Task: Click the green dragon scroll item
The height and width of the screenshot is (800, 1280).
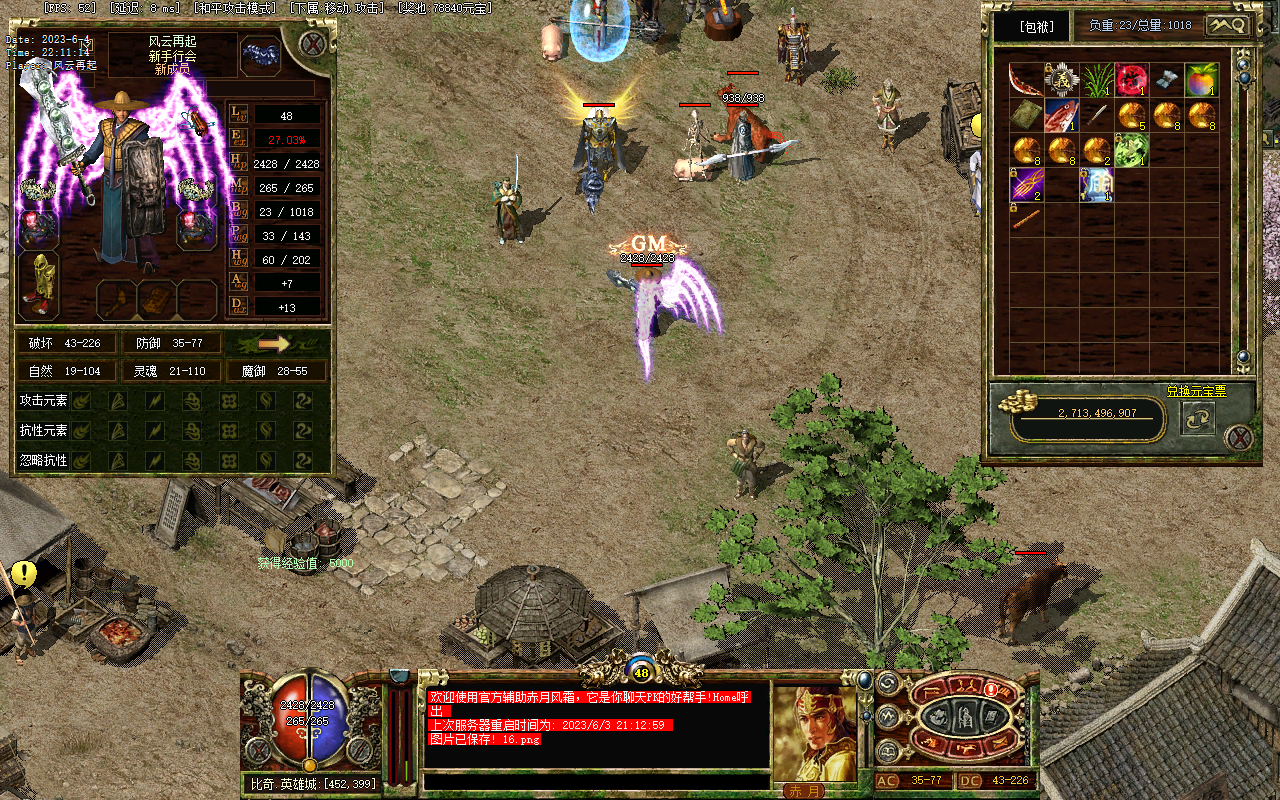Action: pyautogui.click(x=1131, y=150)
